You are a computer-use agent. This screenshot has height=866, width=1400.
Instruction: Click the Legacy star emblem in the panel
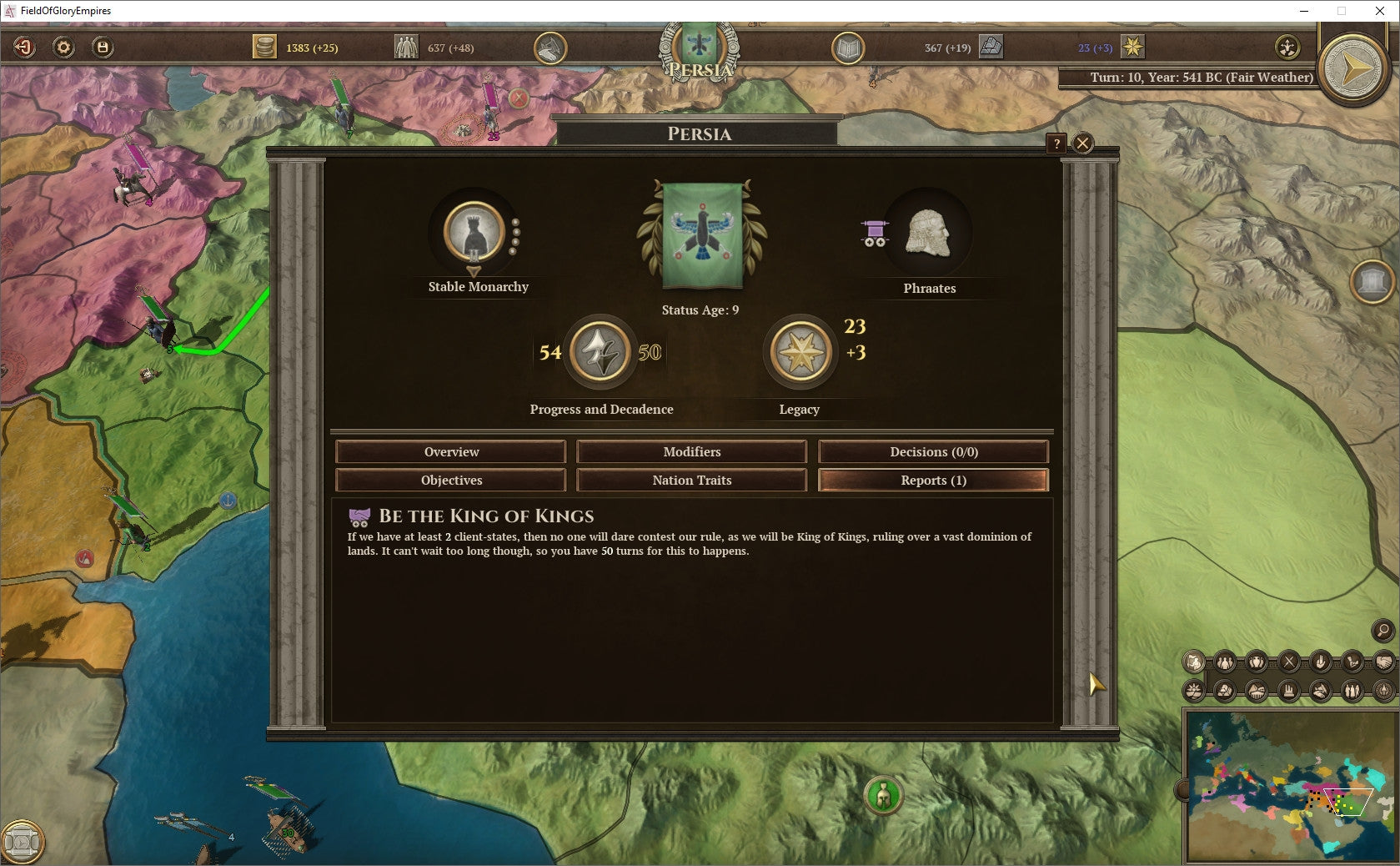pos(800,351)
